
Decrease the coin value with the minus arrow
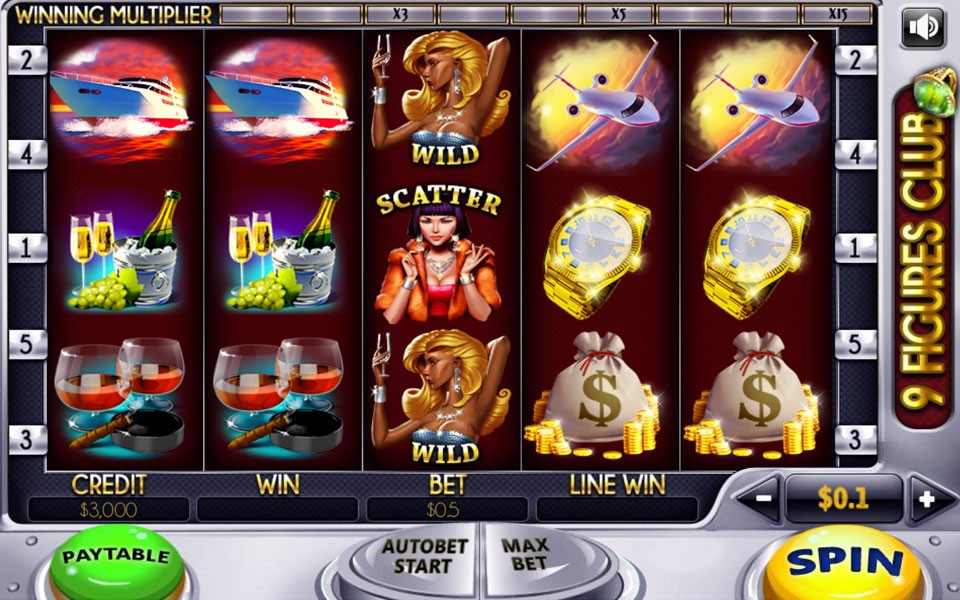tap(761, 499)
